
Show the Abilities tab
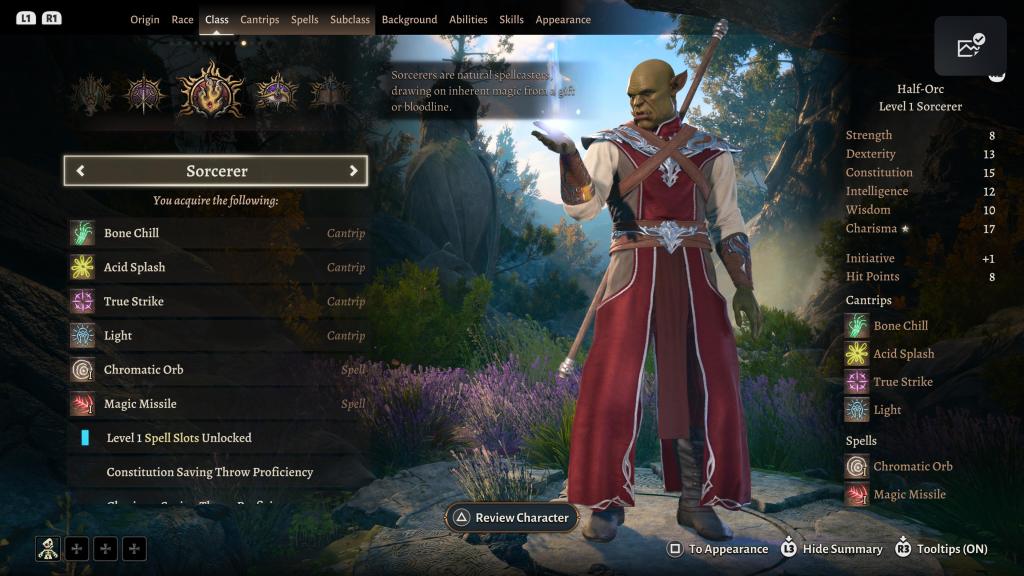[468, 20]
